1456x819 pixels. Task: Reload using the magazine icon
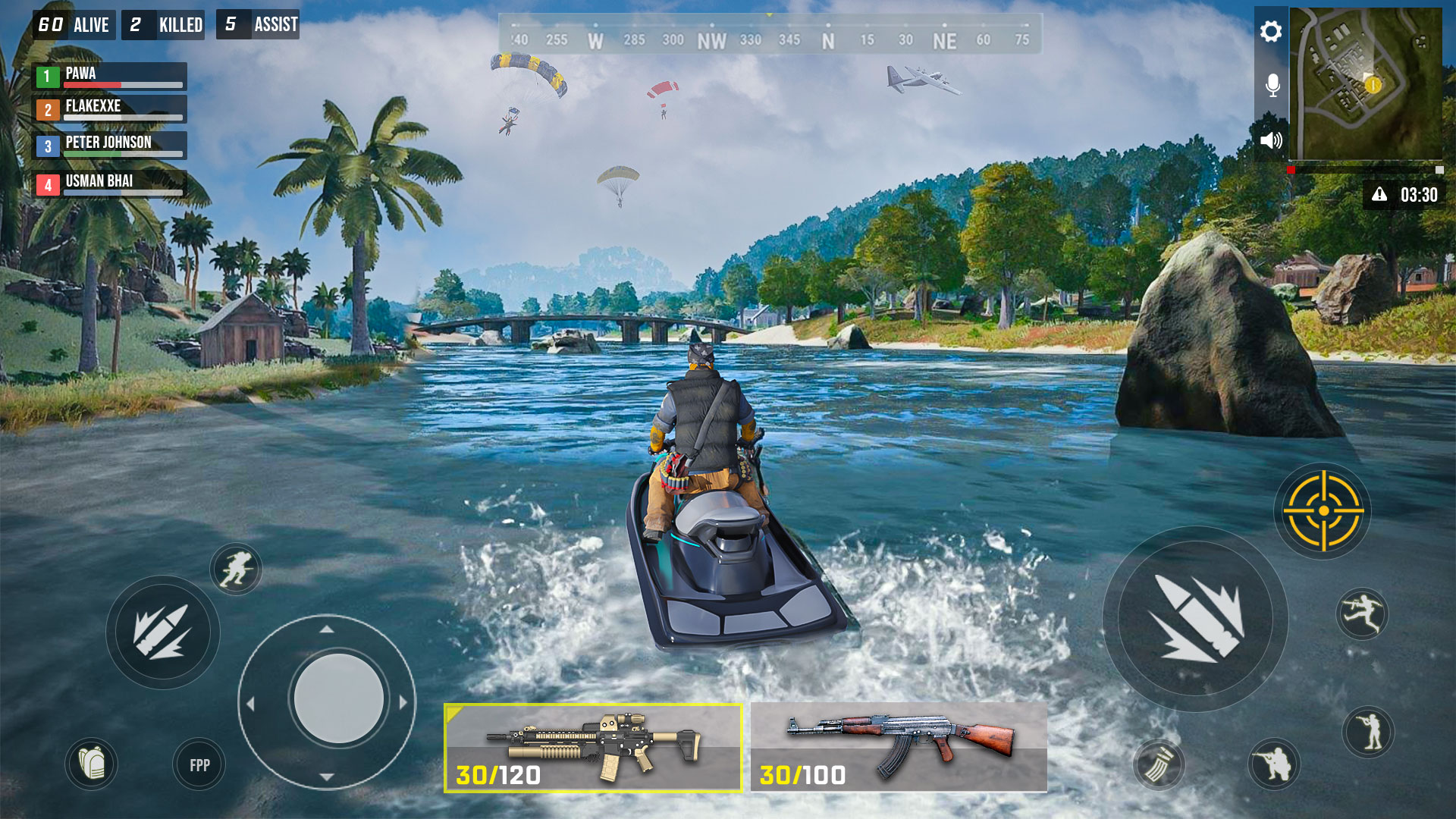[1159, 766]
